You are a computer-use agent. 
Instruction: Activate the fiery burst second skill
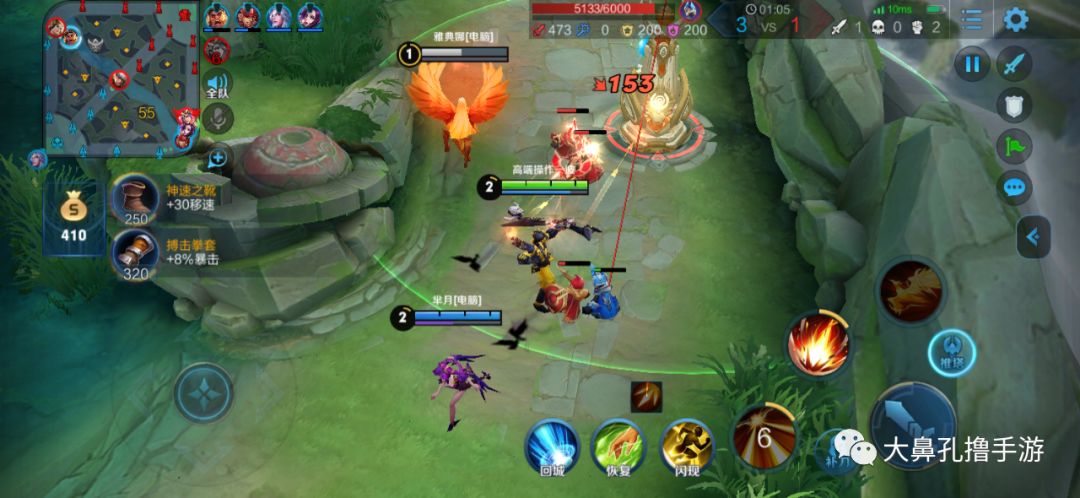pyautogui.click(x=818, y=345)
